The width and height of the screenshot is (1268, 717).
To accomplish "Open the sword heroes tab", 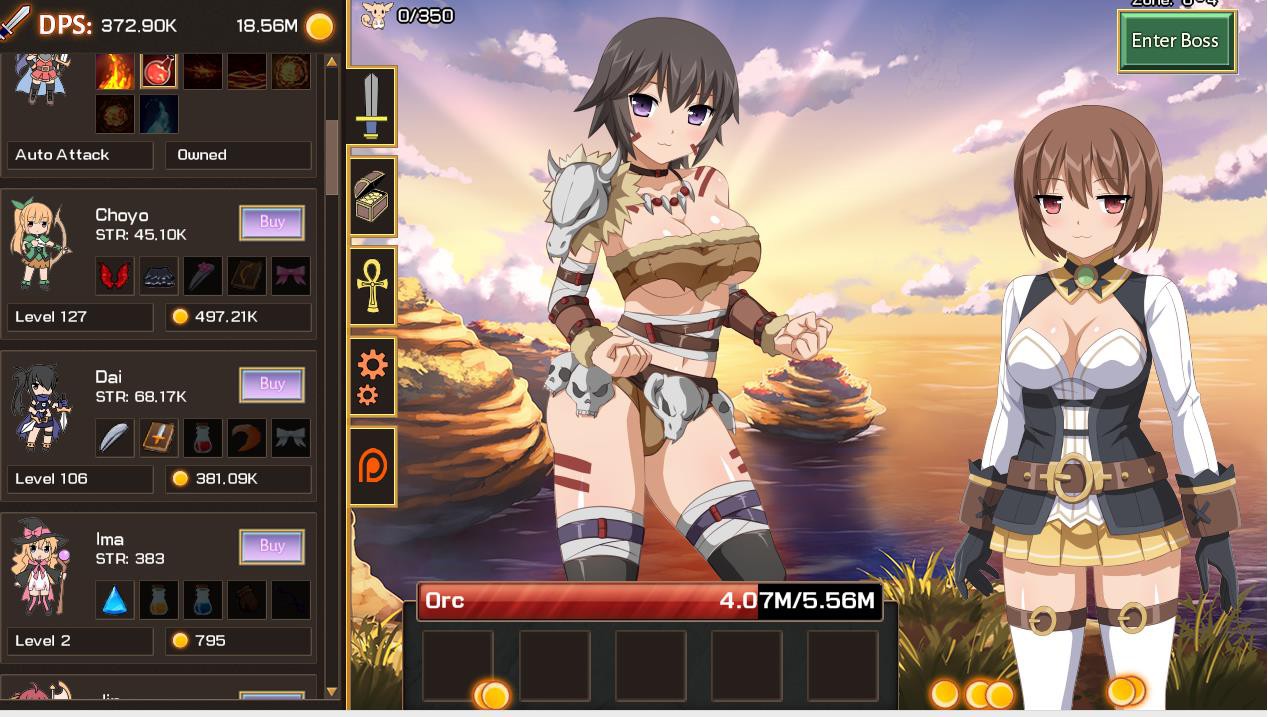I will (372, 107).
